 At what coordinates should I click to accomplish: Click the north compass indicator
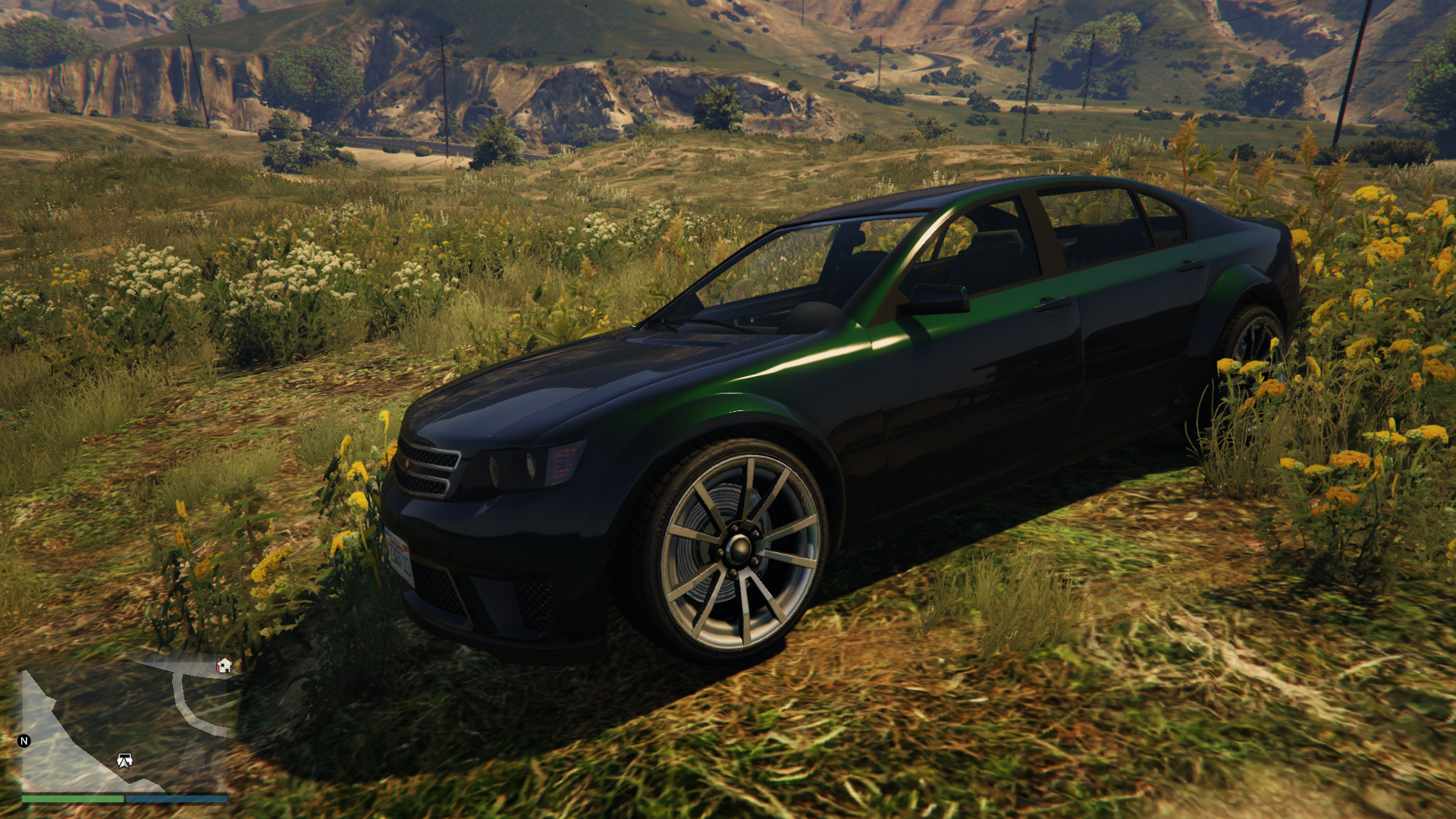coord(24,741)
